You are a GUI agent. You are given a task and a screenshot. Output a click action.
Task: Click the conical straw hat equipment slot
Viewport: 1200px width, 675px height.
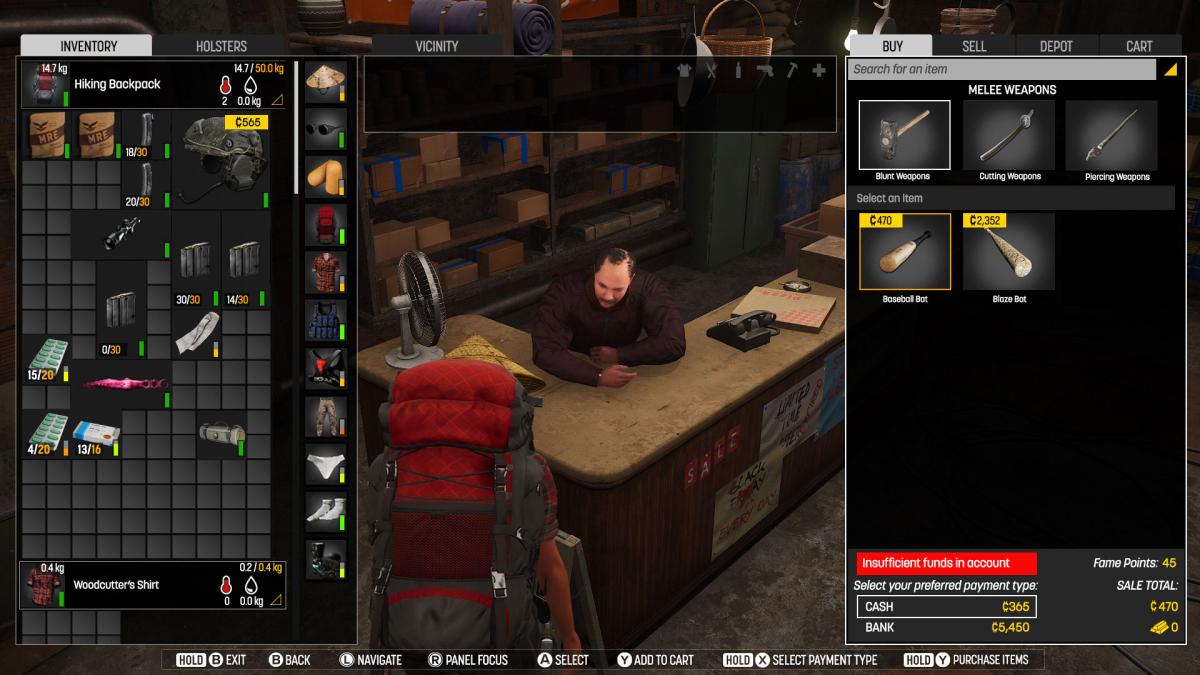click(x=325, y=82)
